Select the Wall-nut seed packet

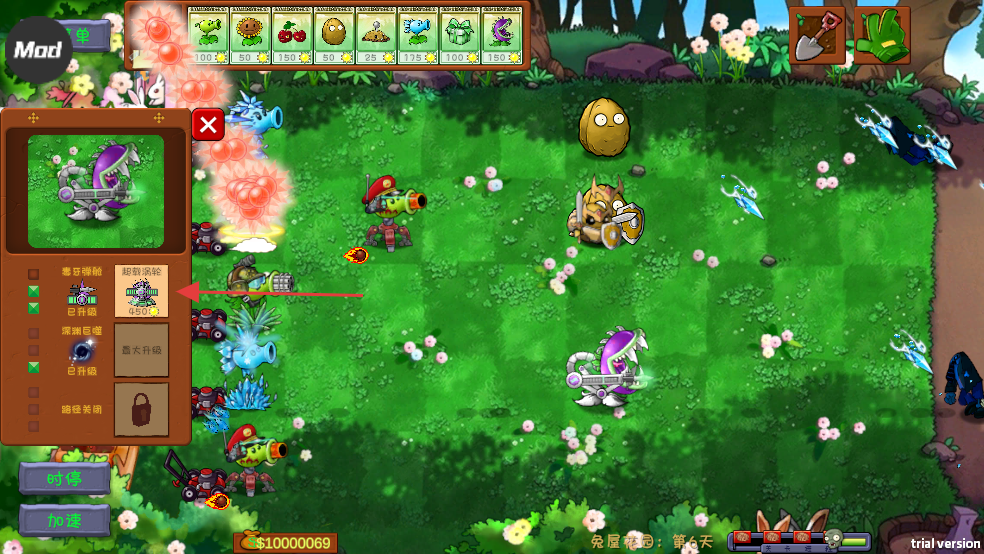334,36
